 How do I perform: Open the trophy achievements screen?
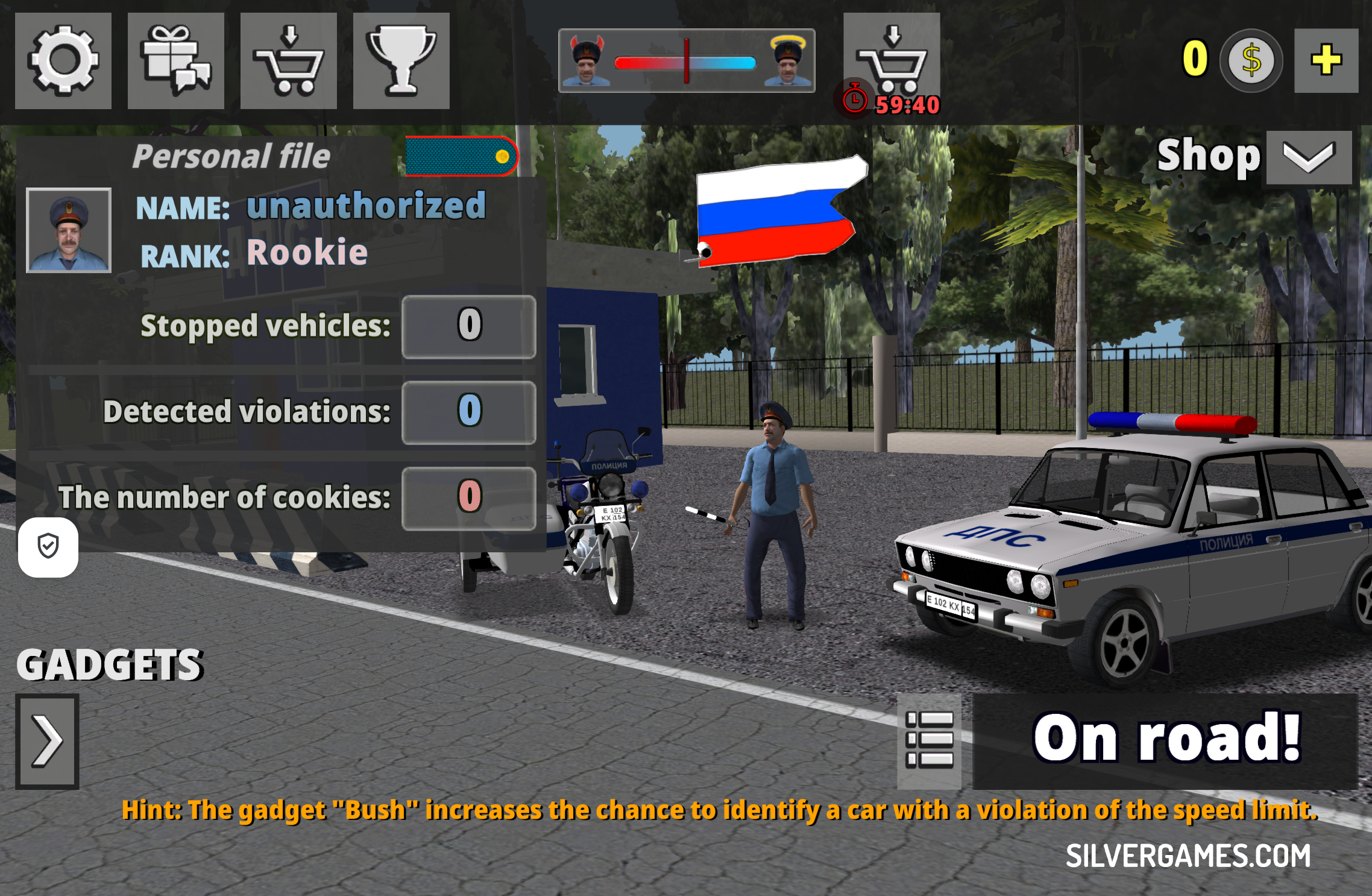coord(401,61)
